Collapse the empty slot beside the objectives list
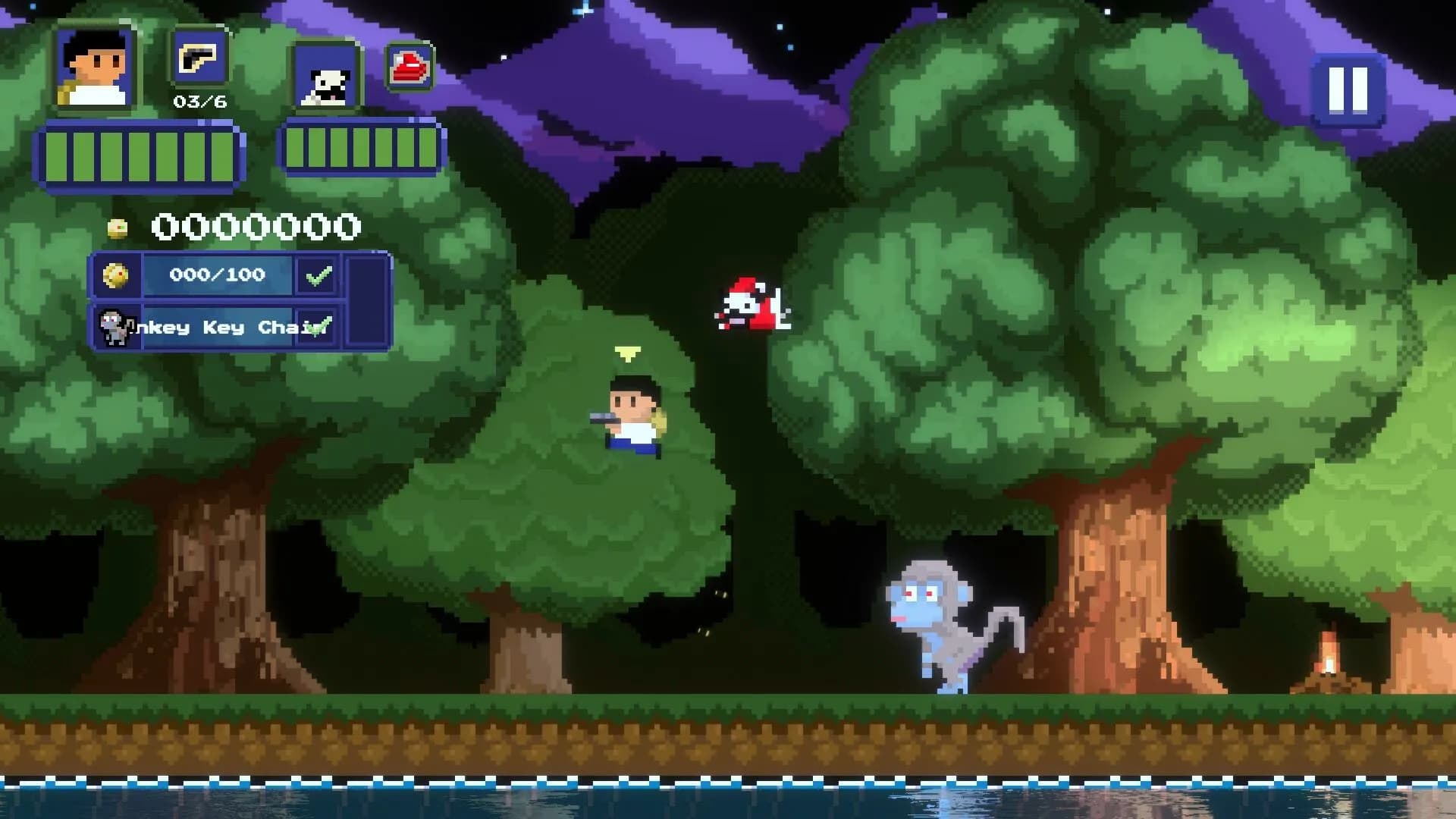1456x819 pixels. coord(366,301)
